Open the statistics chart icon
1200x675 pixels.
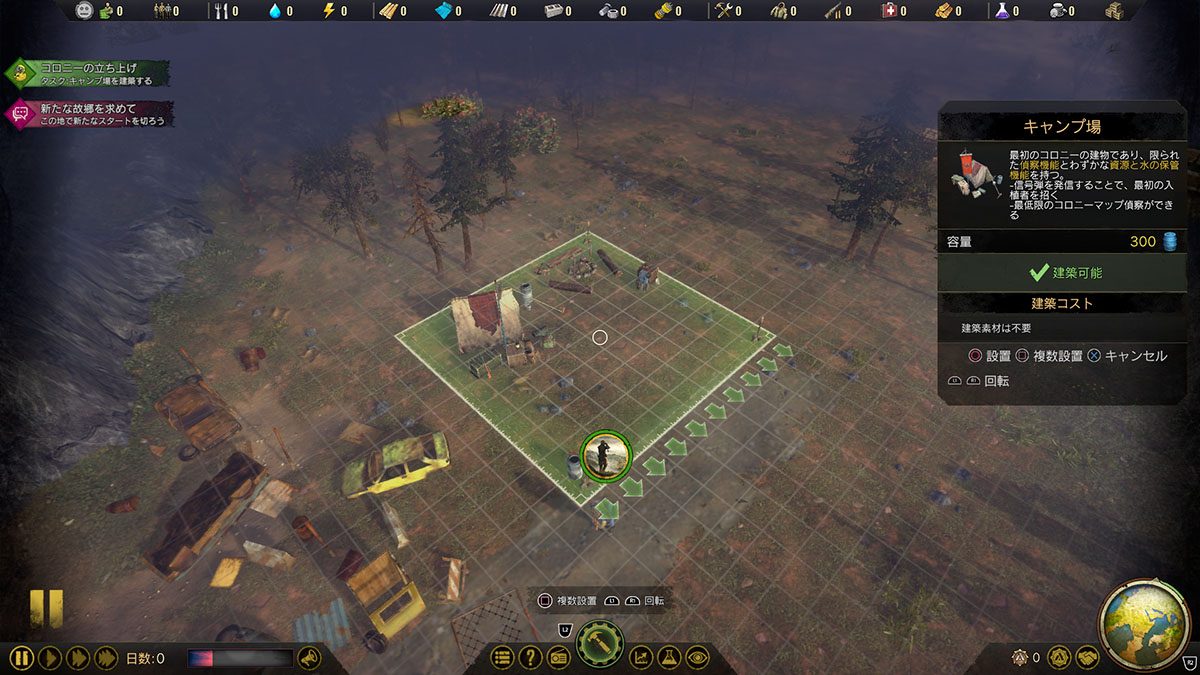tap(641, 658)
